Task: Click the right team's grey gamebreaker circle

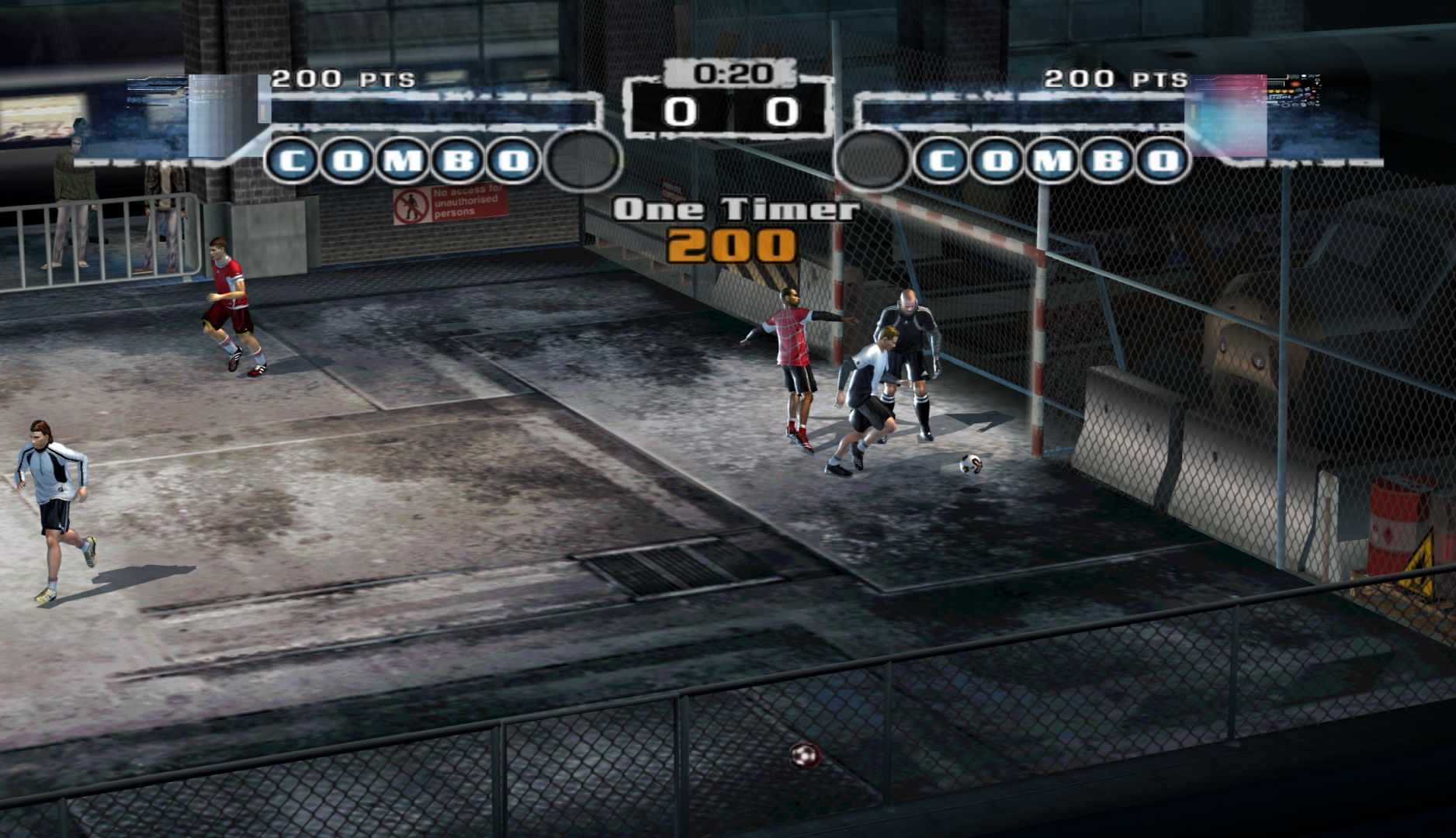Action: click(873, 161)
